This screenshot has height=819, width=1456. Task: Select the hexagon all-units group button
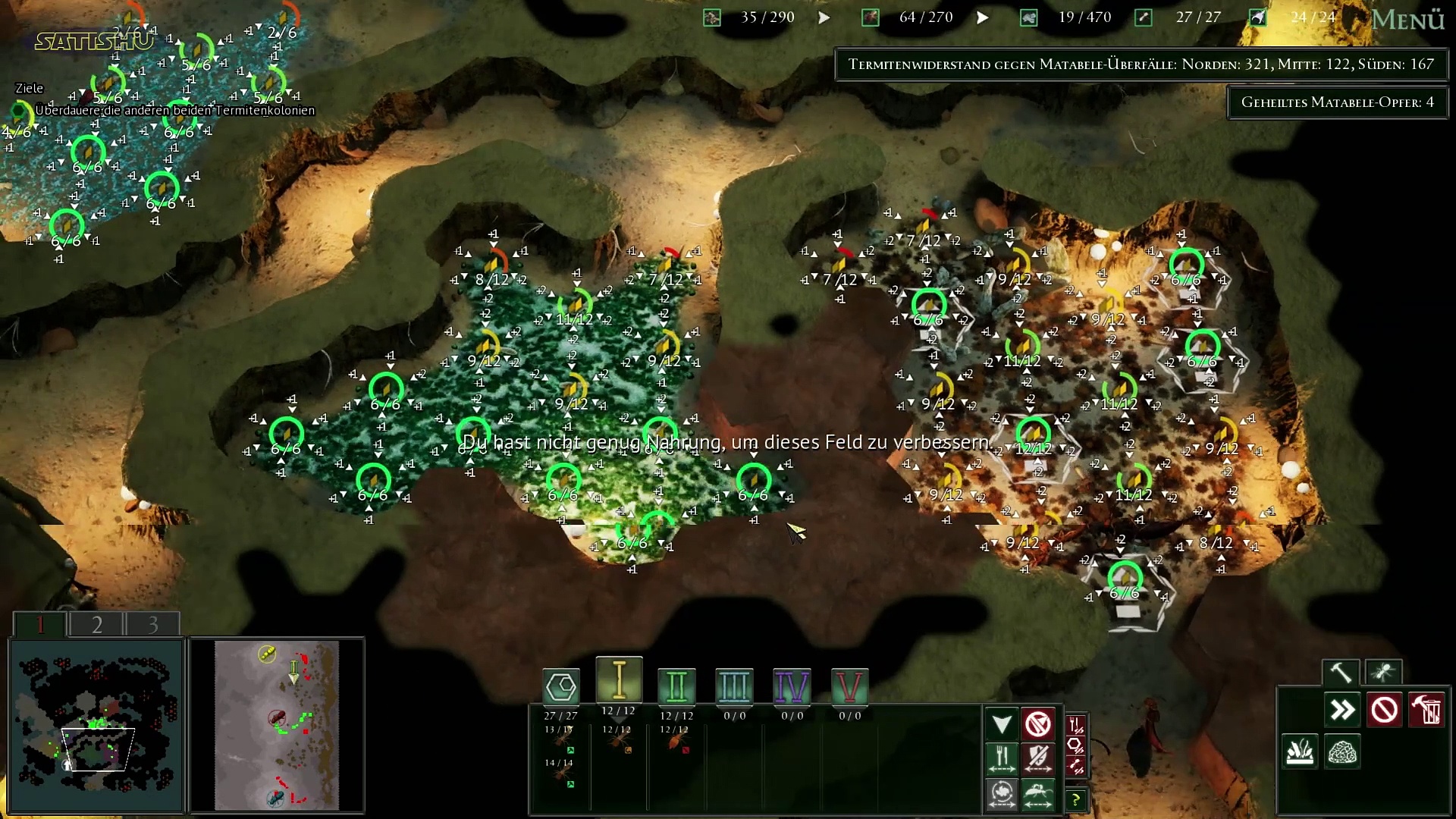(x=561, y=687)
